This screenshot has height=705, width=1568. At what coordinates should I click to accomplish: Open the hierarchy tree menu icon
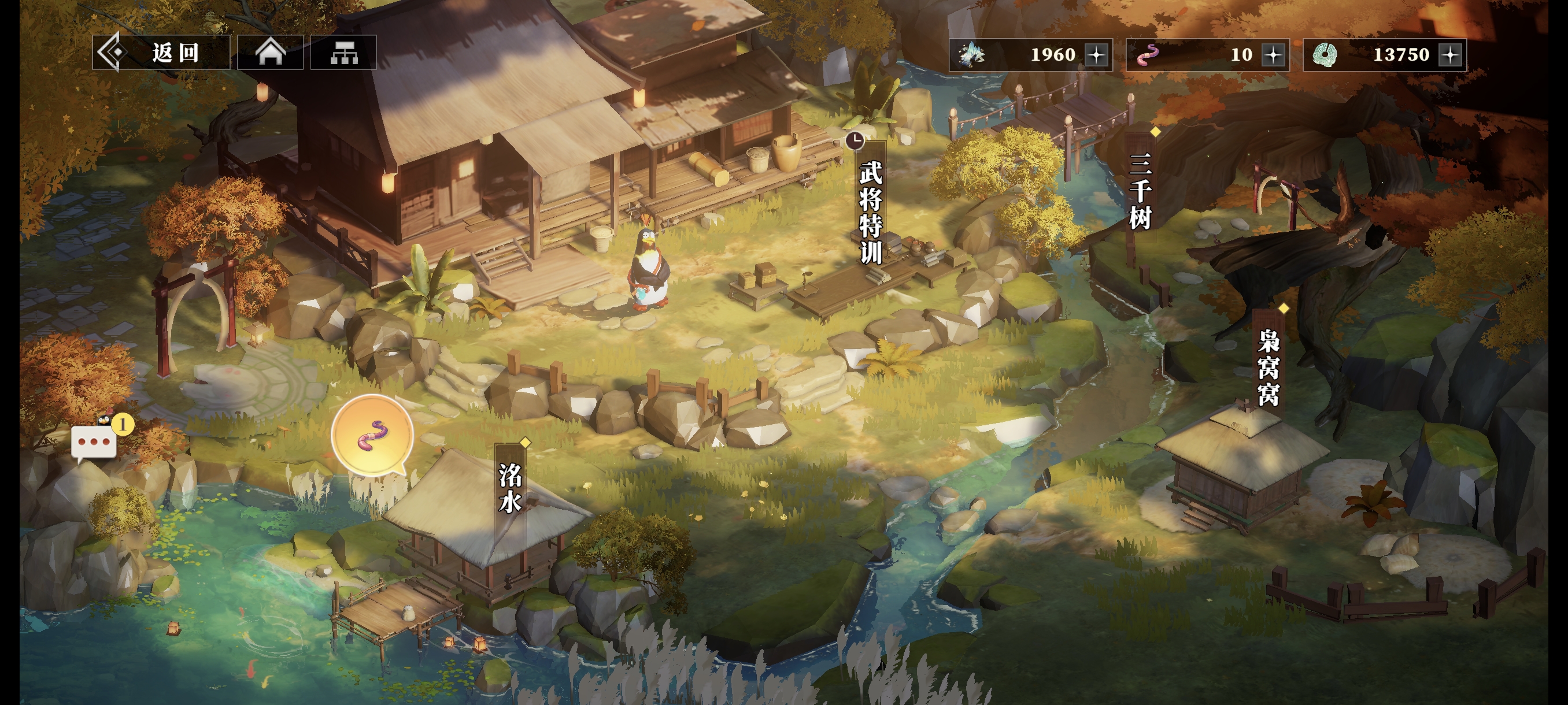[343, 53]
